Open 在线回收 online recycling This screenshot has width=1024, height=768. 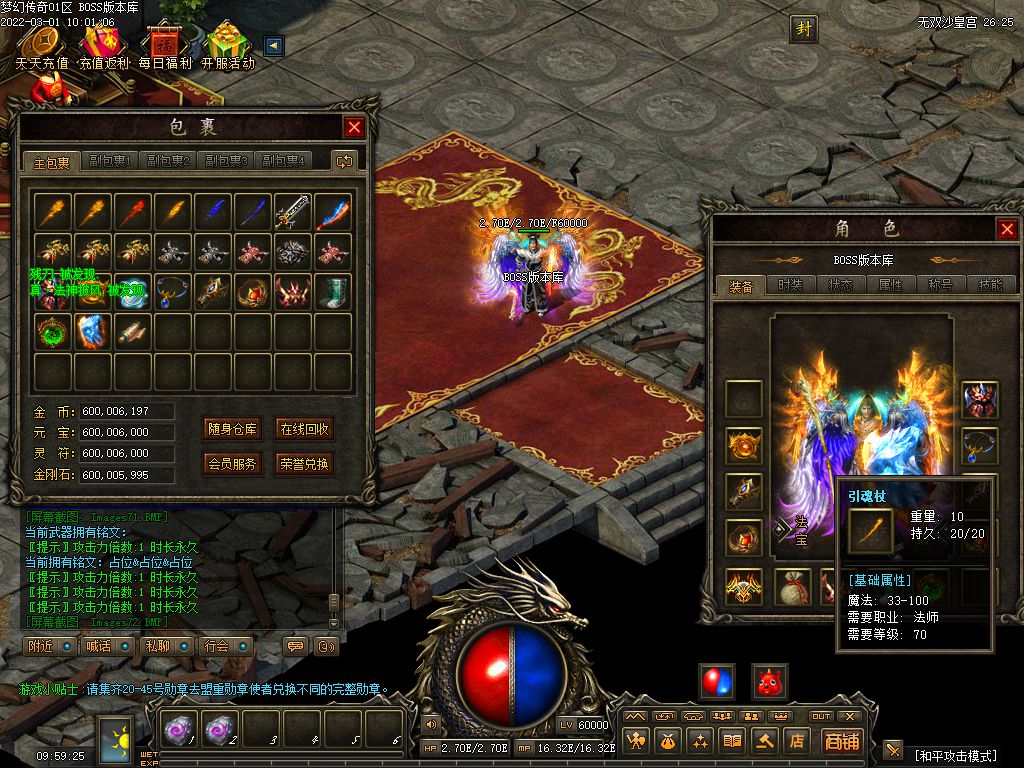tap(304, 429)
